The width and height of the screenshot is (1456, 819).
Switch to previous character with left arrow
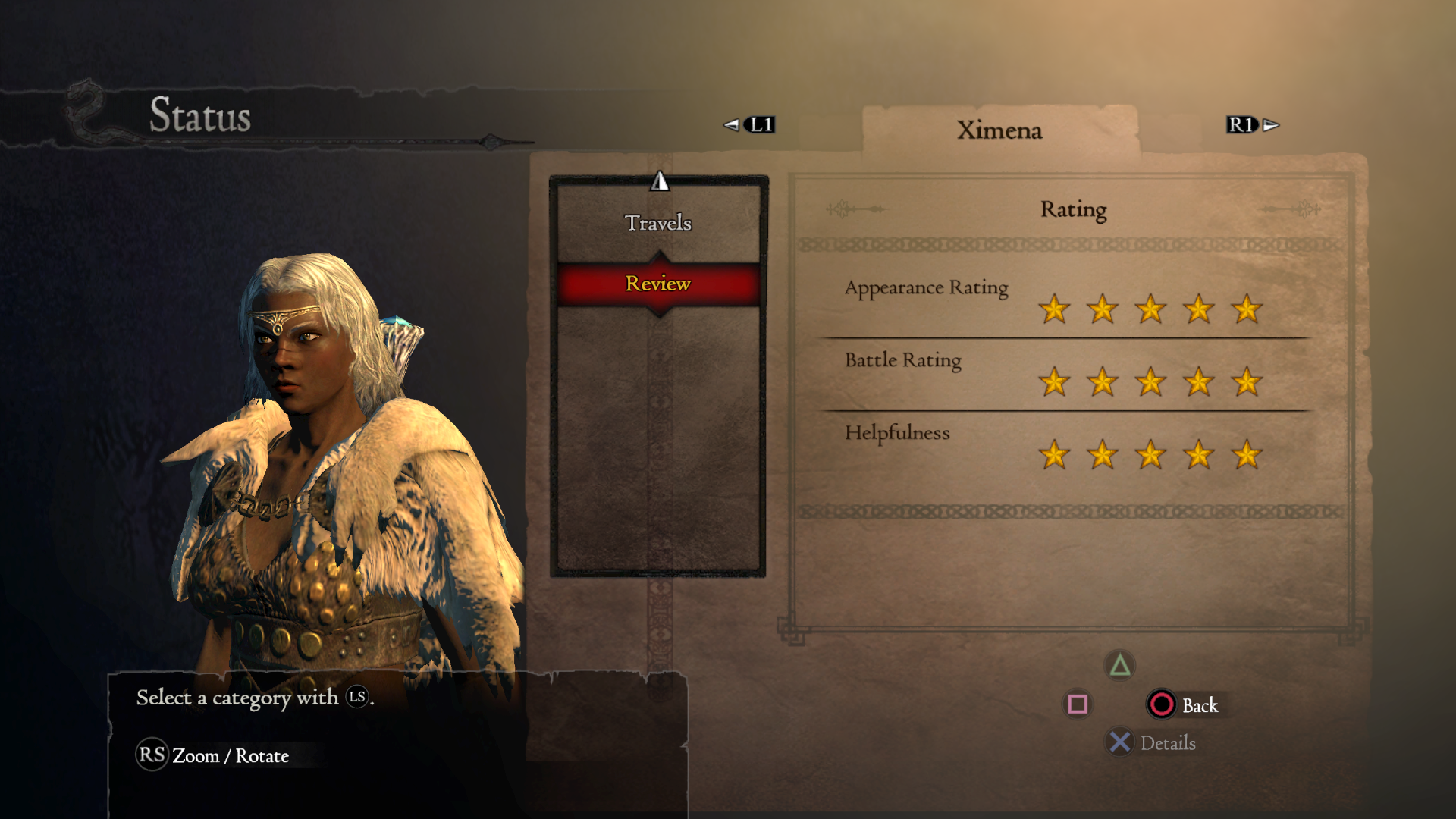point(731,125)
